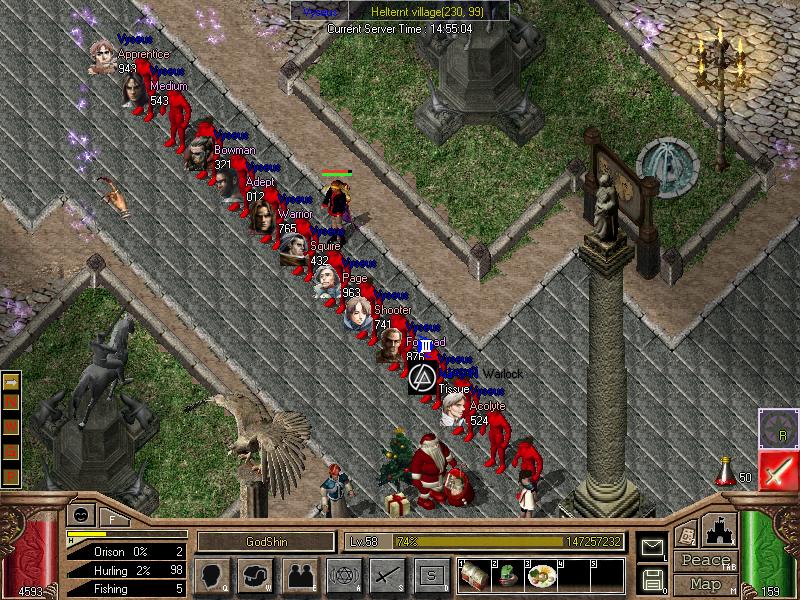Open the envelope mail button
800x600 pixels.
tap(653, 547)
